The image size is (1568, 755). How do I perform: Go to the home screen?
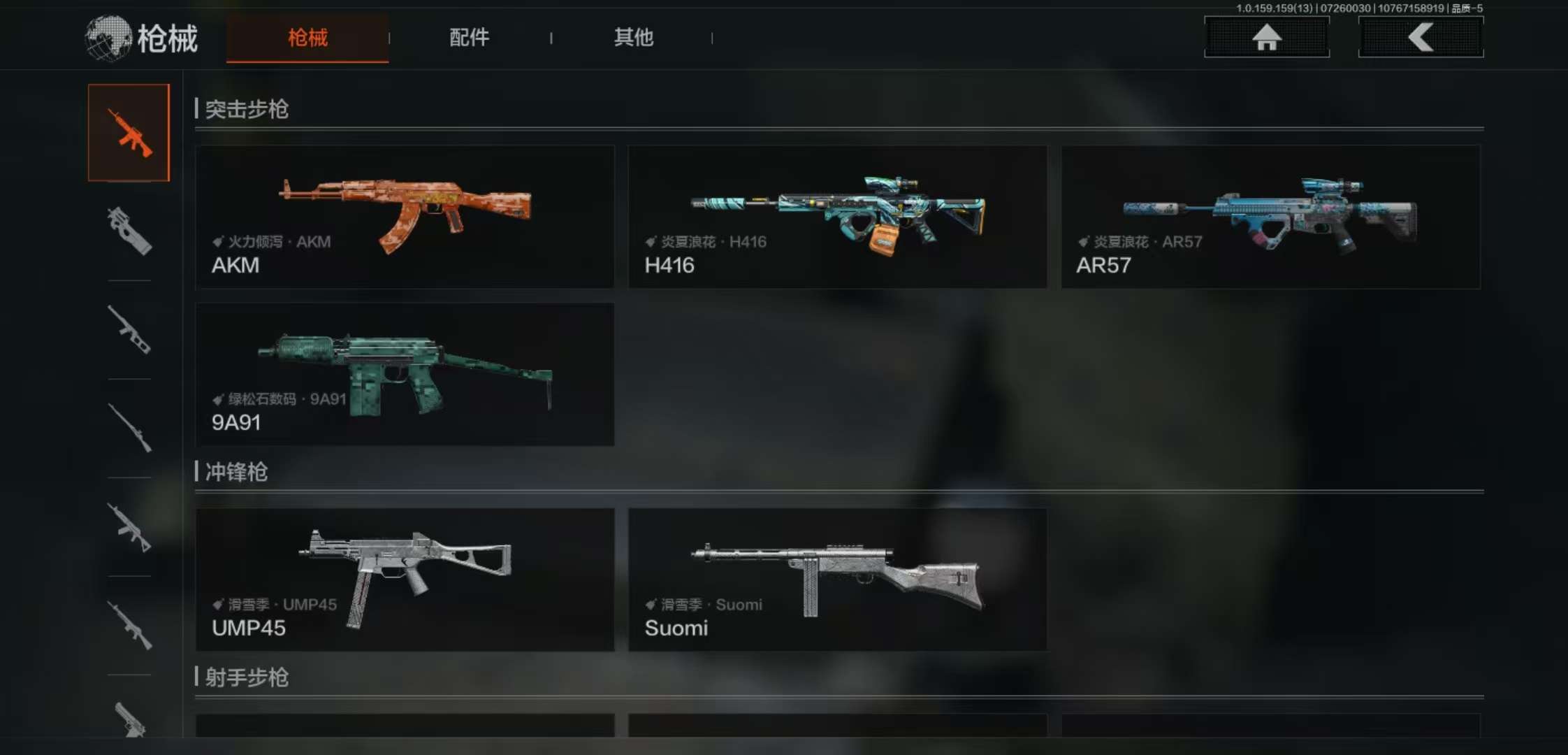coord(1266,37)
